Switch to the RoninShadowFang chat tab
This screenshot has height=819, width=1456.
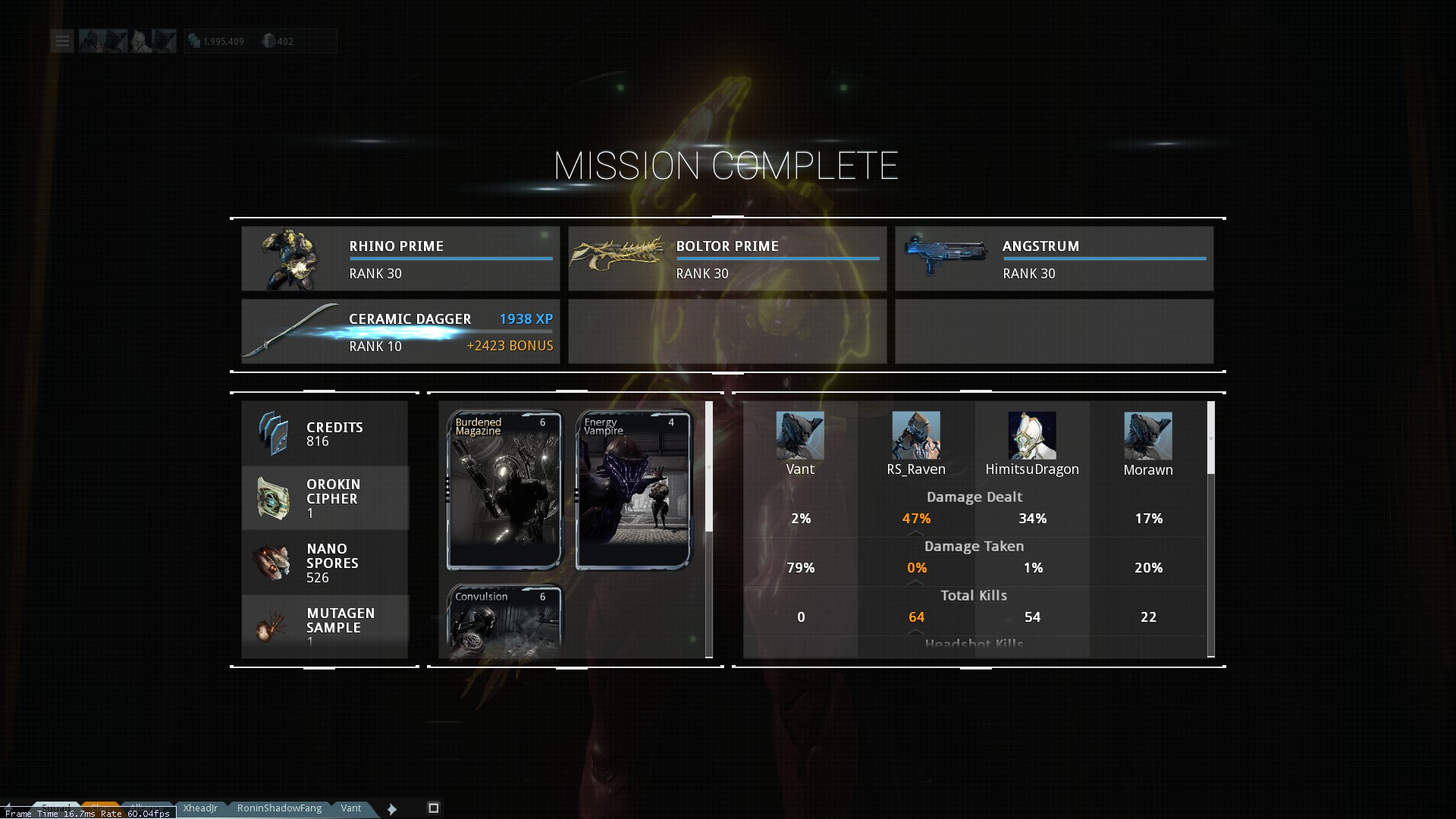279,808
